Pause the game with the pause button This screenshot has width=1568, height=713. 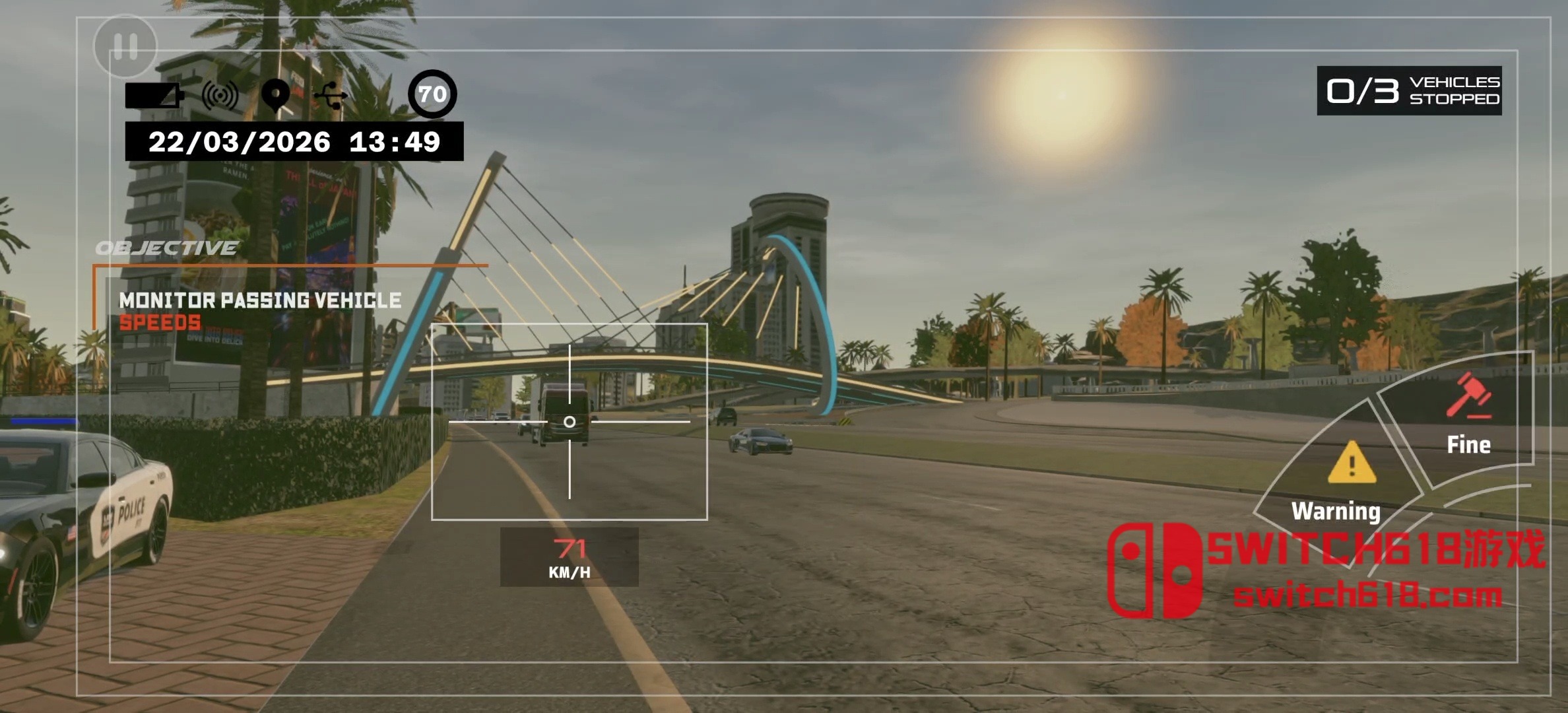(125, 46)
